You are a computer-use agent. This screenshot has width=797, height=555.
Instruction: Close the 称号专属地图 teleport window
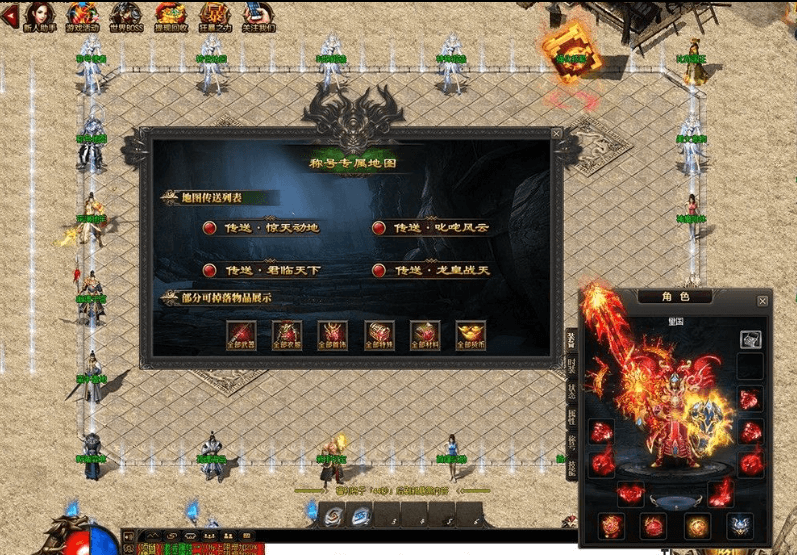click(x=557, y=133)
